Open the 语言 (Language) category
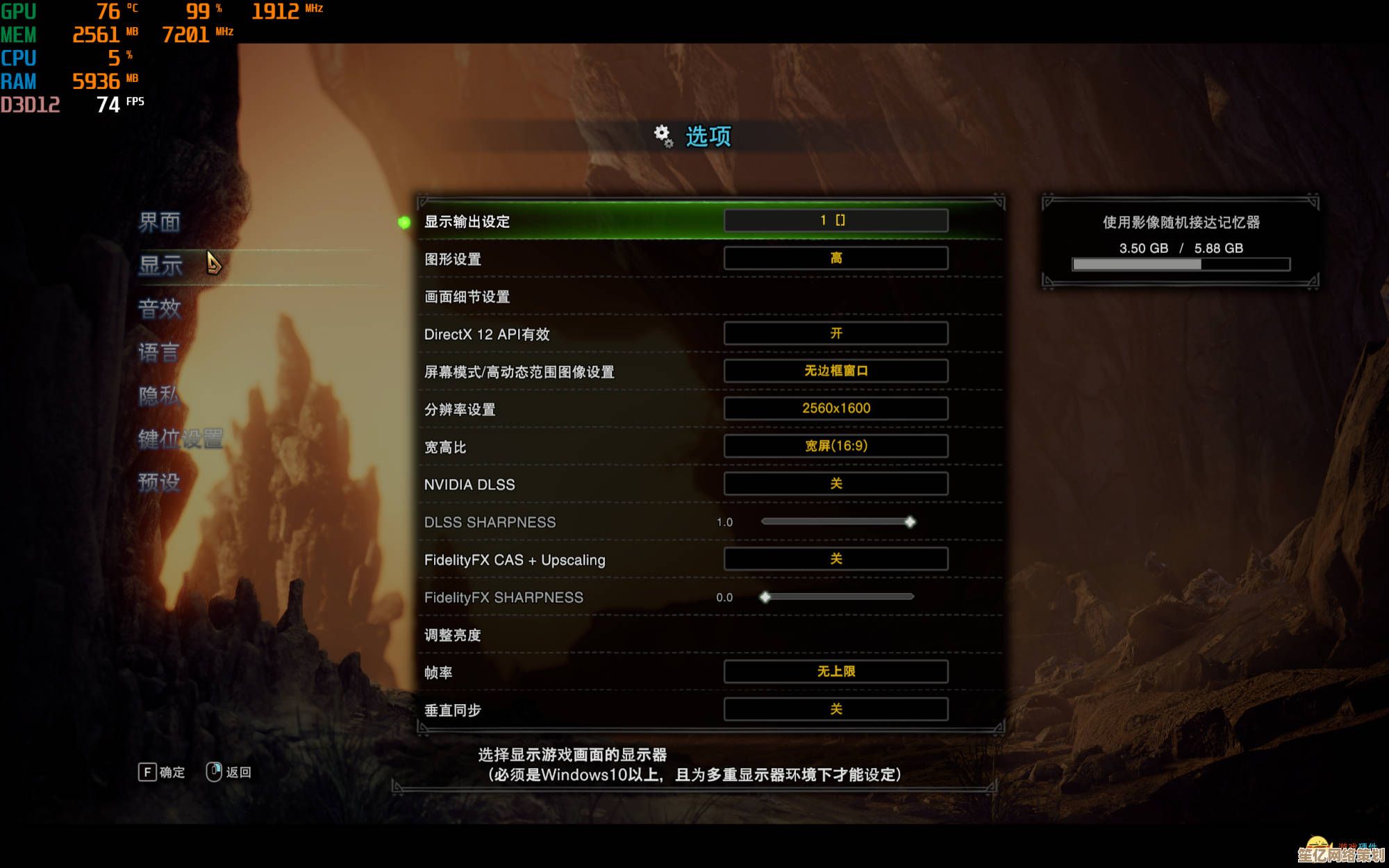The height and width of the screenshot is (868, 1389). point(158,352)
